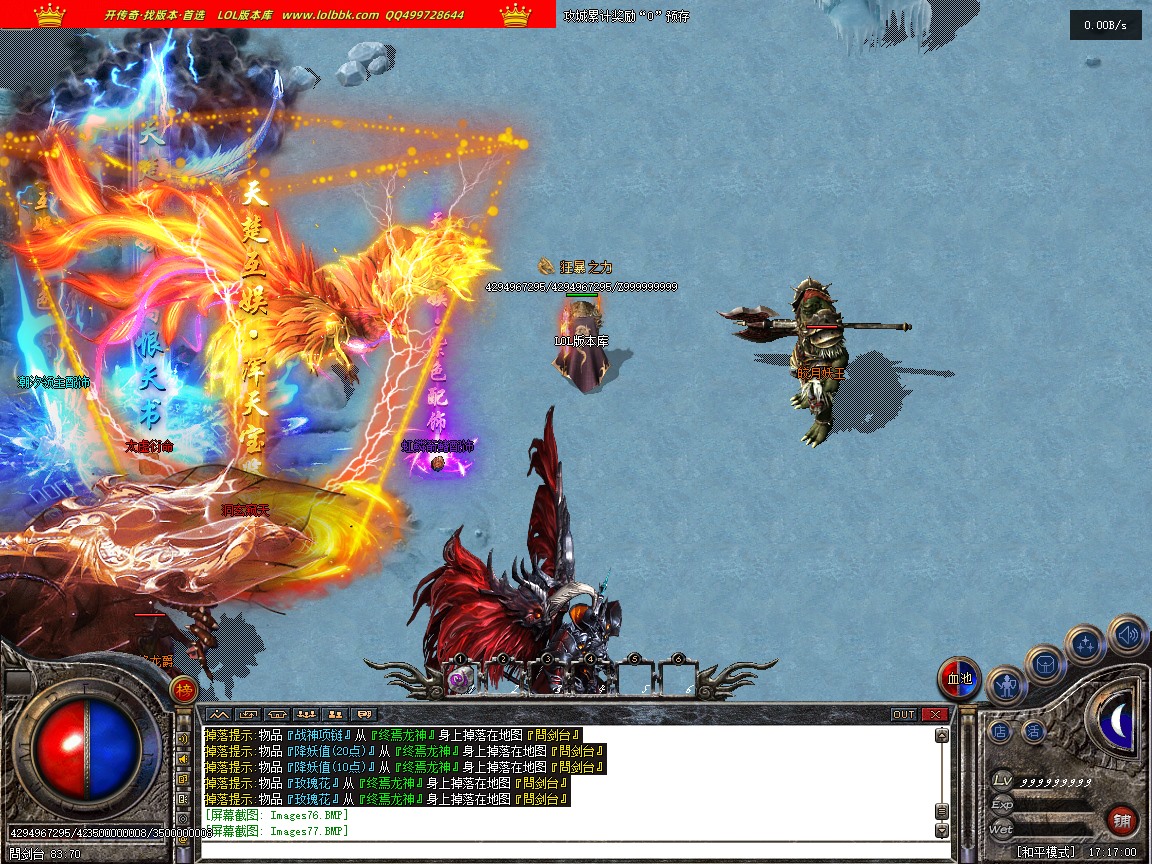This screenshot has width=1152, height=864.
Task: Click the 活 activity button
Action: point(1034,732)
